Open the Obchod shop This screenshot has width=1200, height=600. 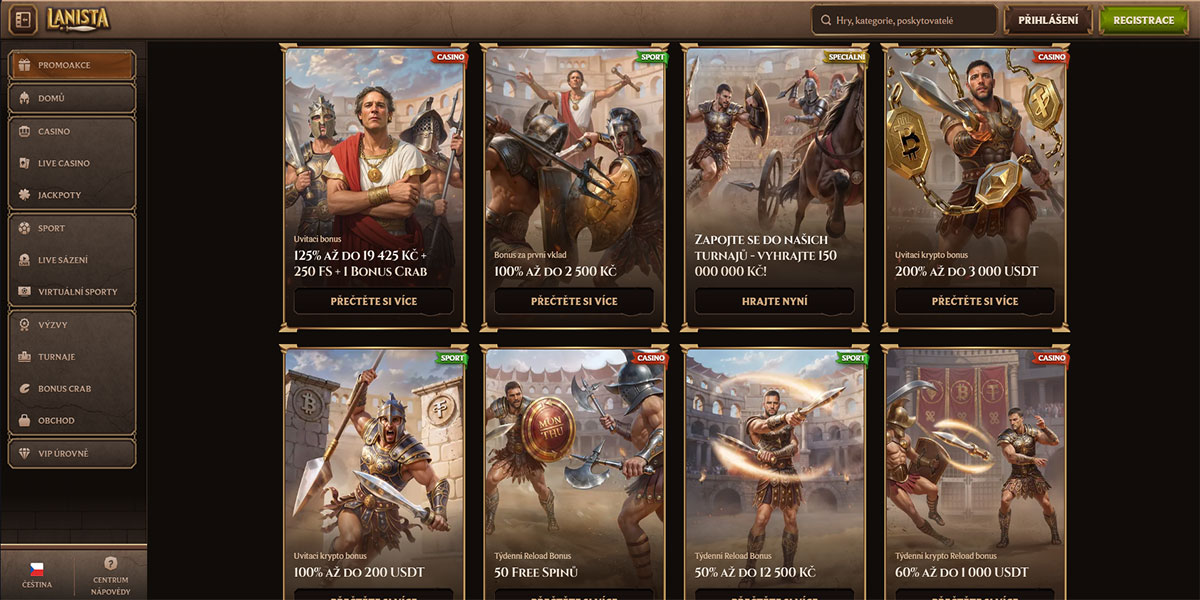[x=72, y=421]
